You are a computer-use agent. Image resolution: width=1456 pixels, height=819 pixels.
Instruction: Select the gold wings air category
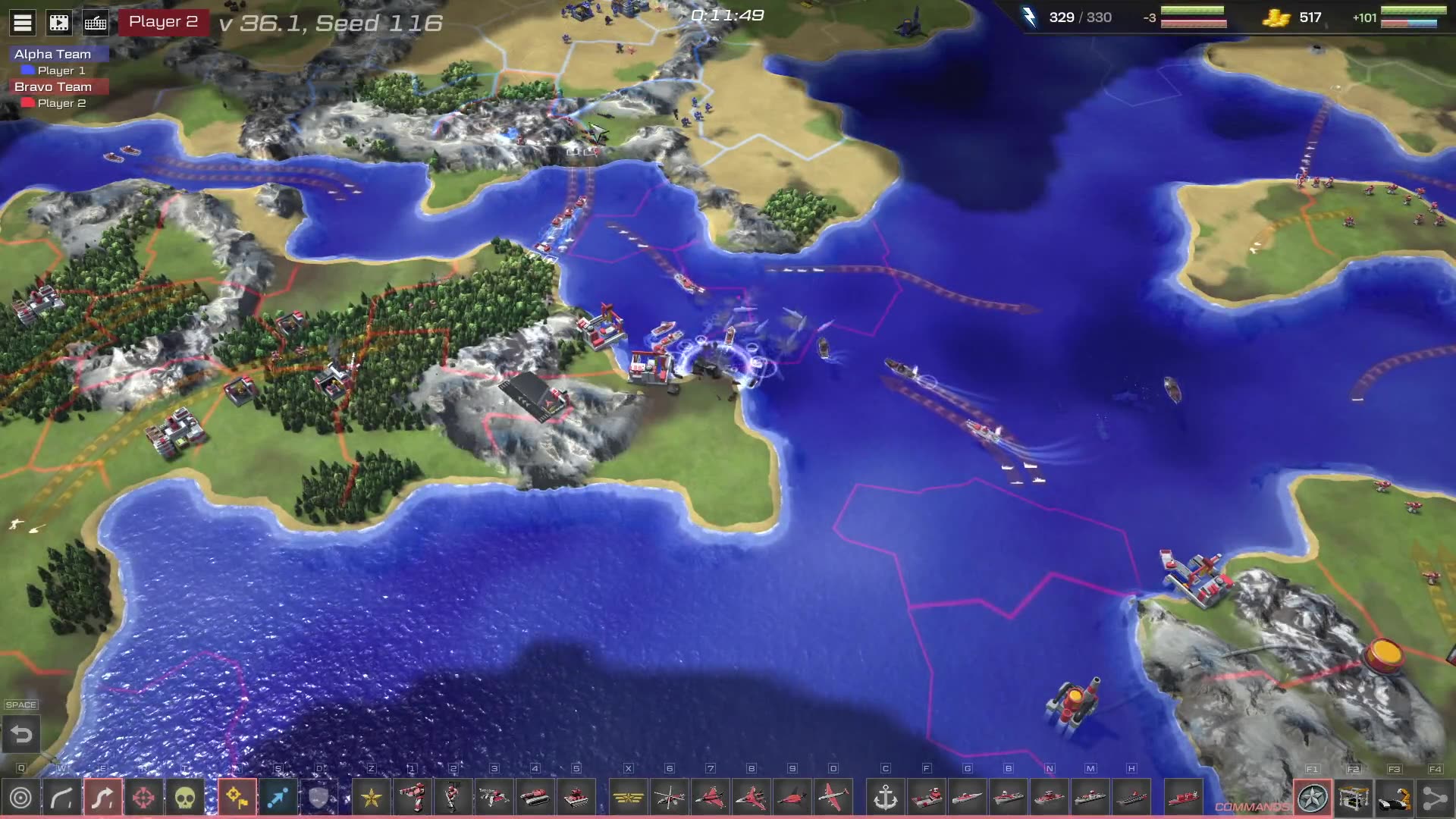click(x=629, y=798)
